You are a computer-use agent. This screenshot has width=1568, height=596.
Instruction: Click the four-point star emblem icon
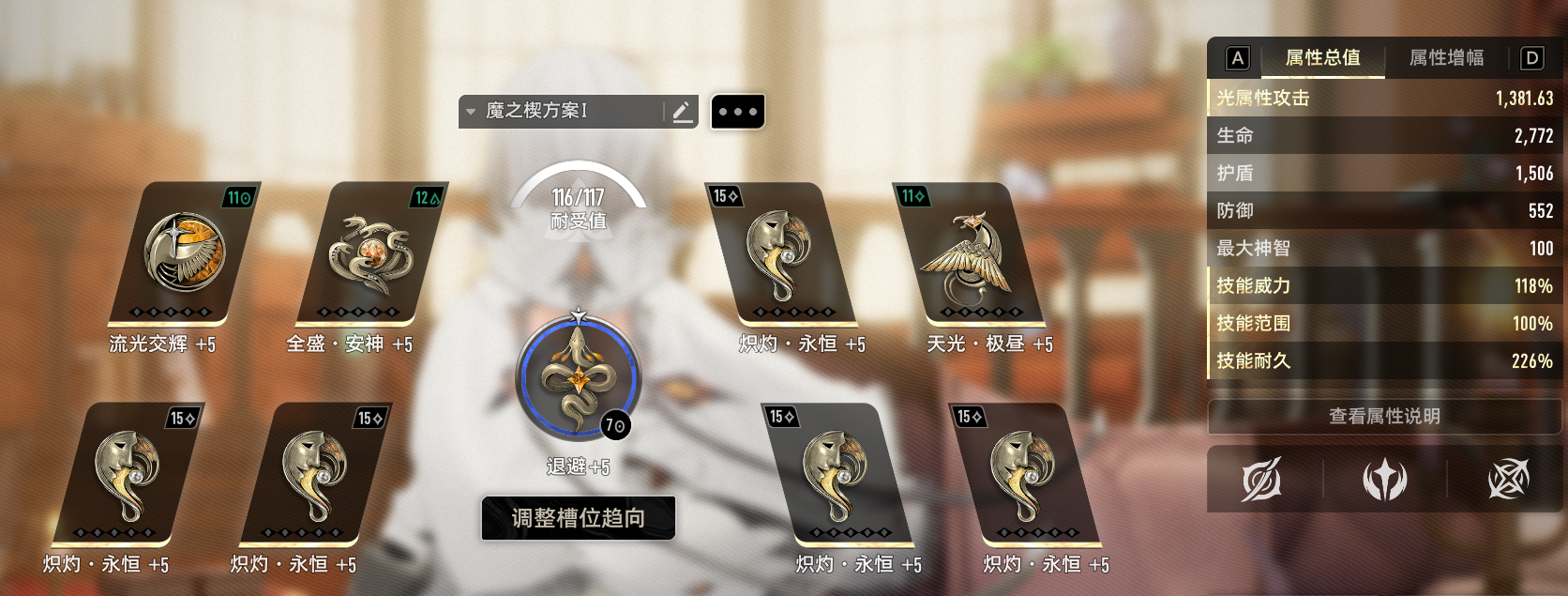pyautogui.click(x=1384, y=480)
